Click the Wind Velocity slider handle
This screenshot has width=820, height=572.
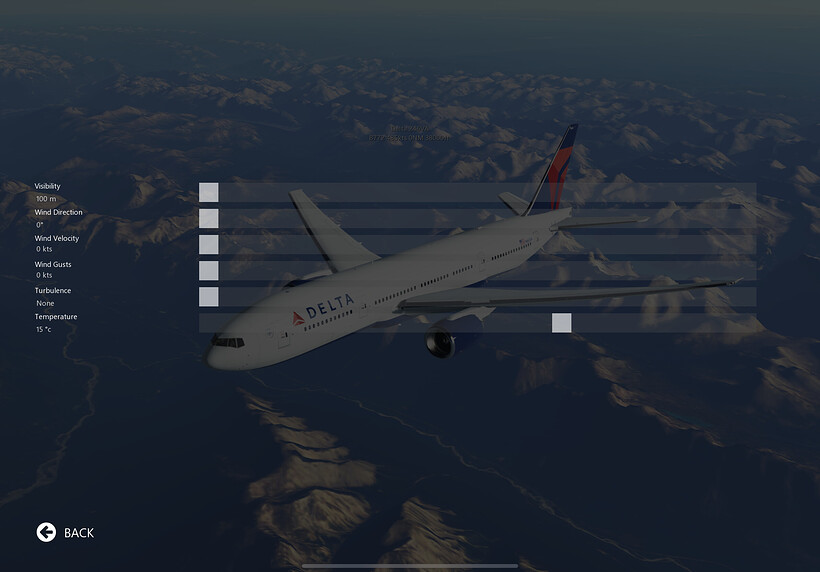208,245
